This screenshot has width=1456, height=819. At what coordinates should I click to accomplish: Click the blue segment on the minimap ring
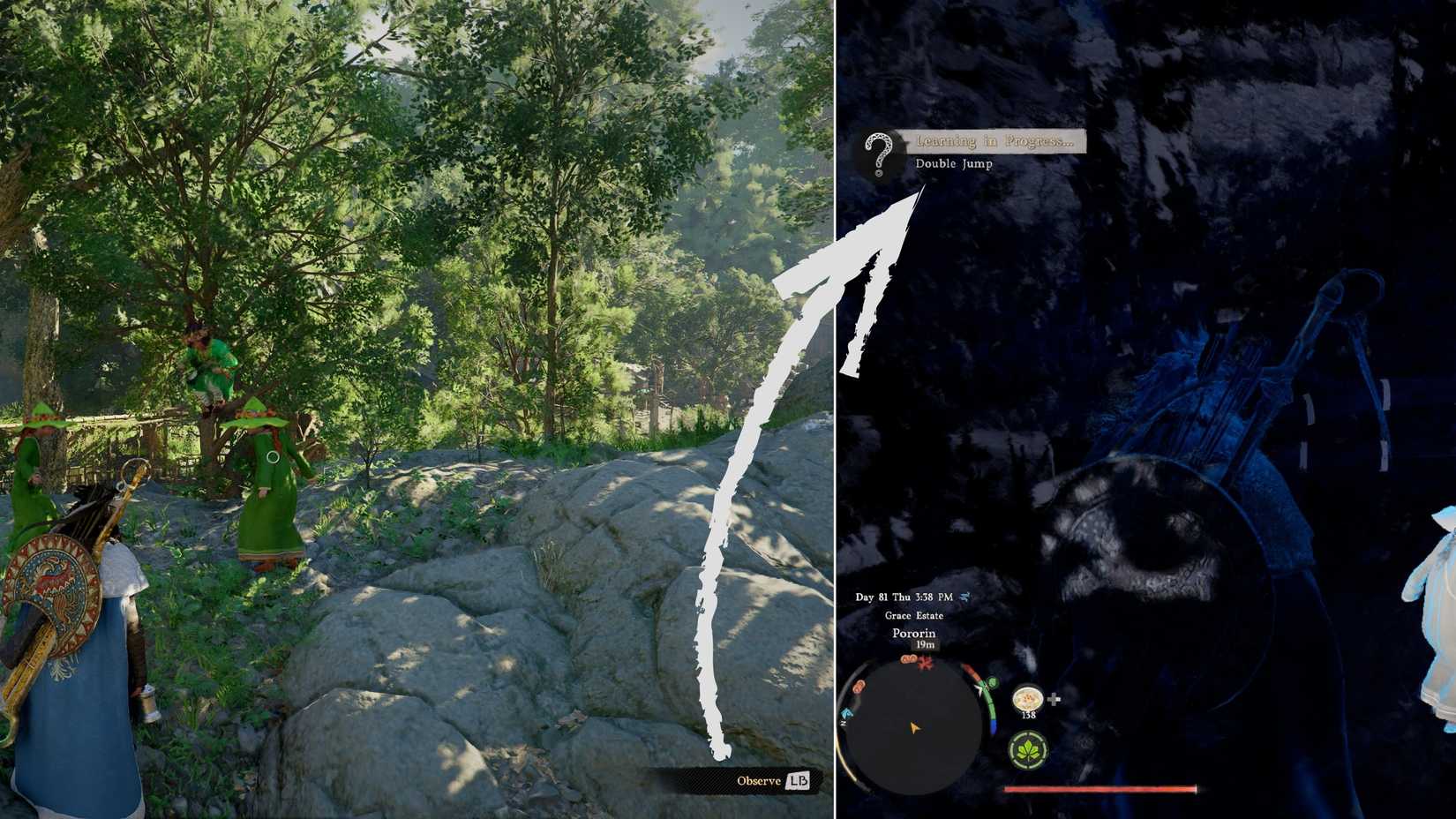pyautogui.click(x=994, y=725)
